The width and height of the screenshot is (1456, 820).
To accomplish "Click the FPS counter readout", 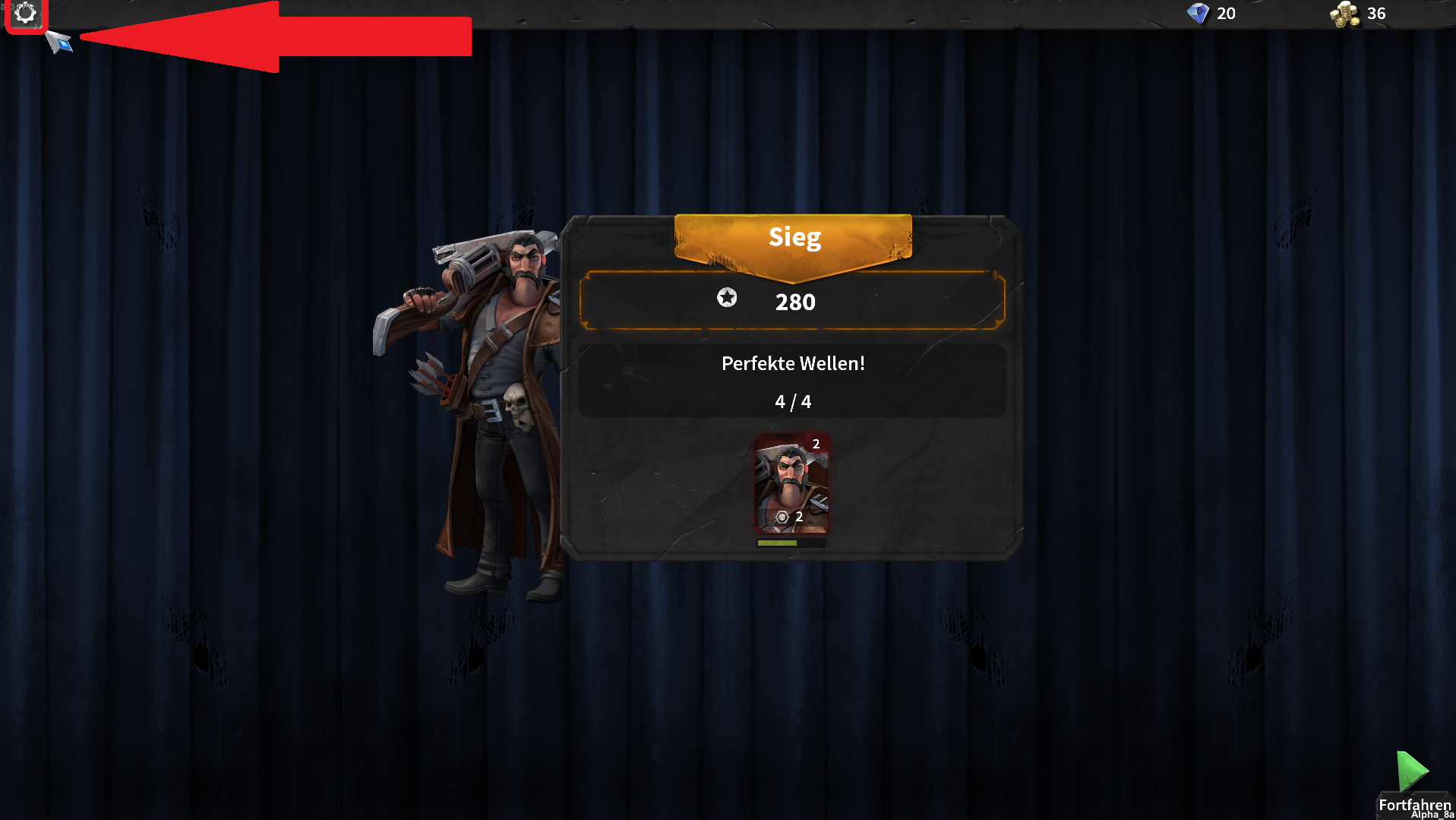I will pos(17,6).
